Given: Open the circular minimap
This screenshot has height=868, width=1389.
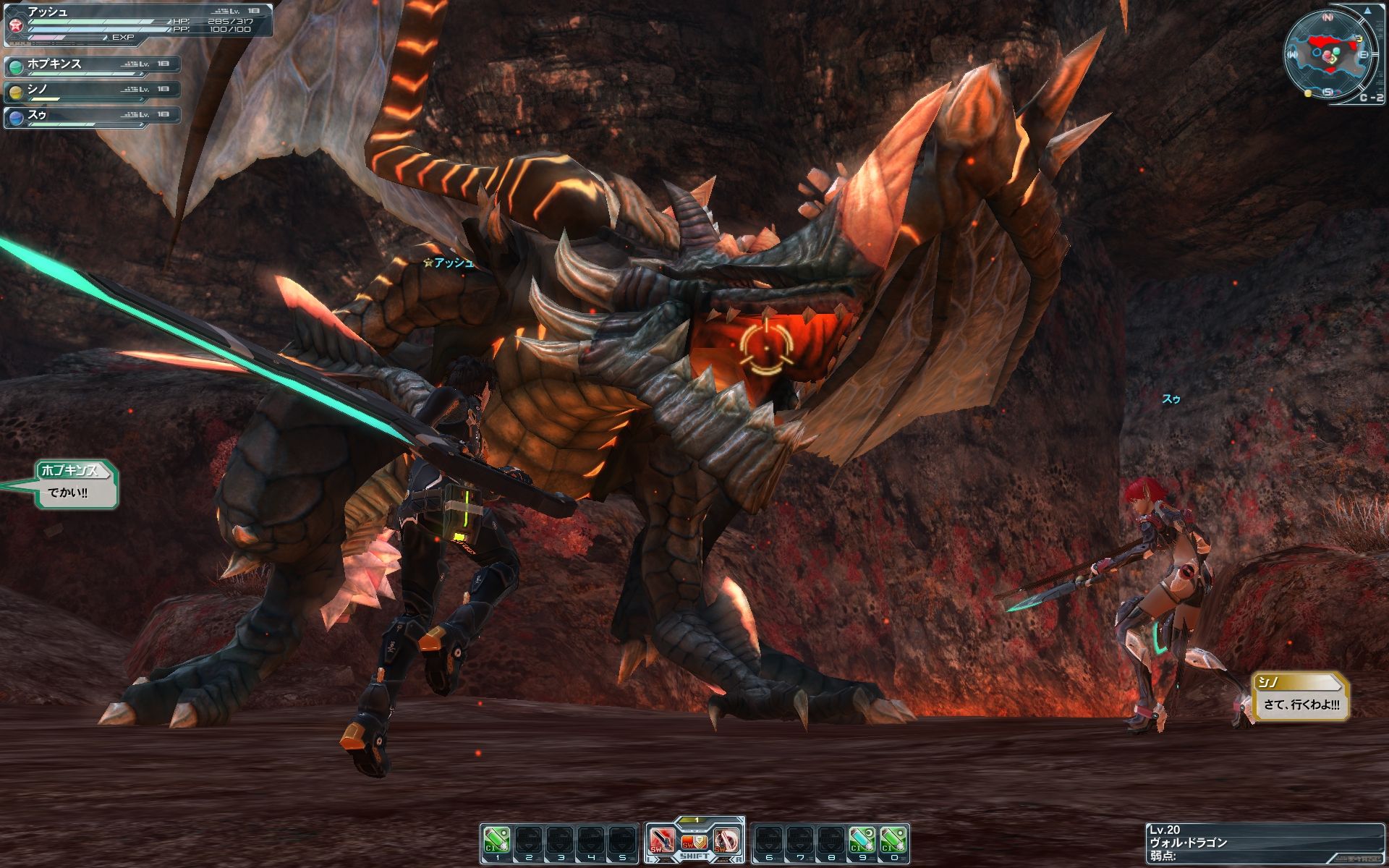Looking at the screenshot, I should click(1330, 55).
